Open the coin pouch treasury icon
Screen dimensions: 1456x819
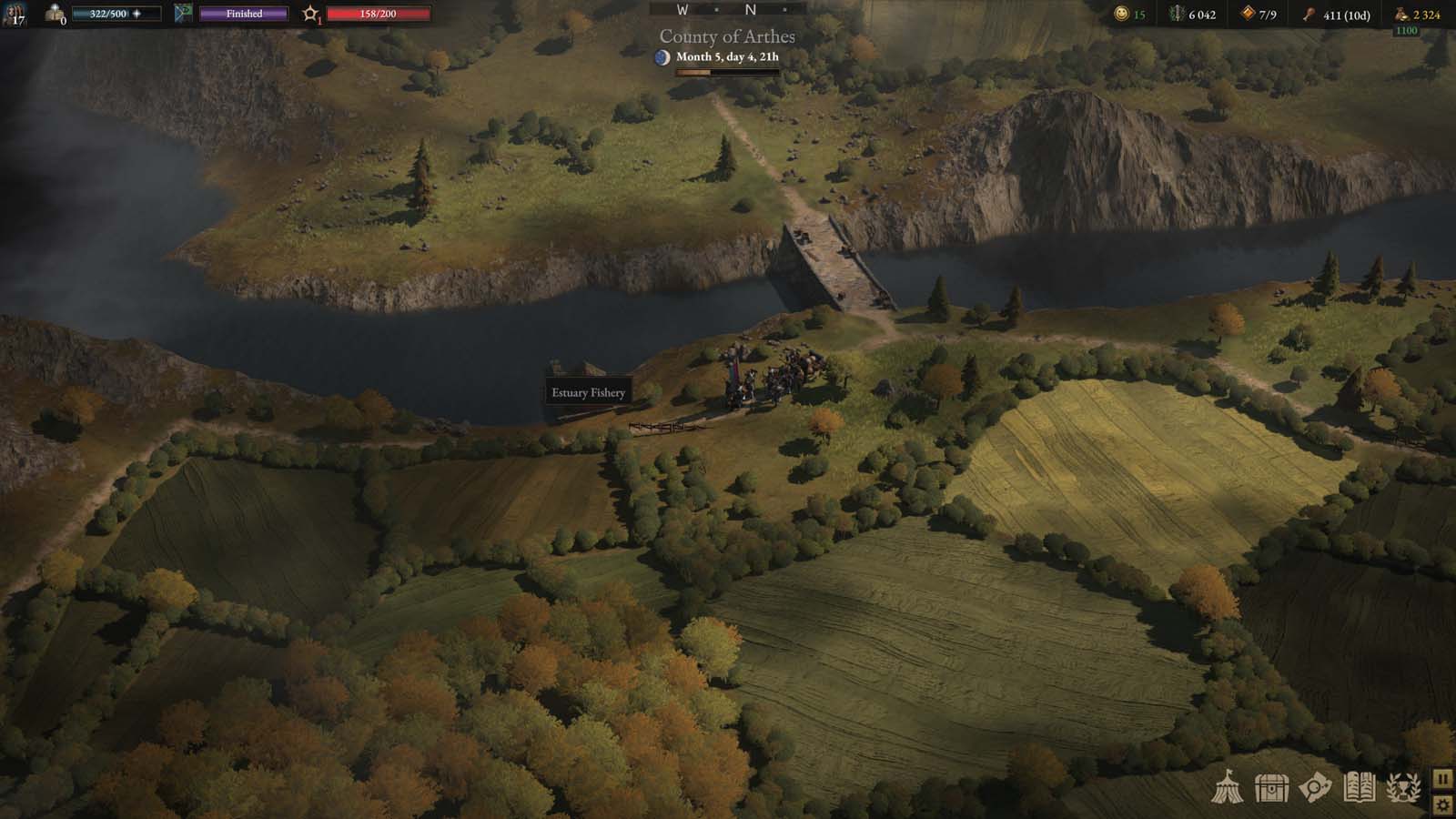(x=1399, y=15)
